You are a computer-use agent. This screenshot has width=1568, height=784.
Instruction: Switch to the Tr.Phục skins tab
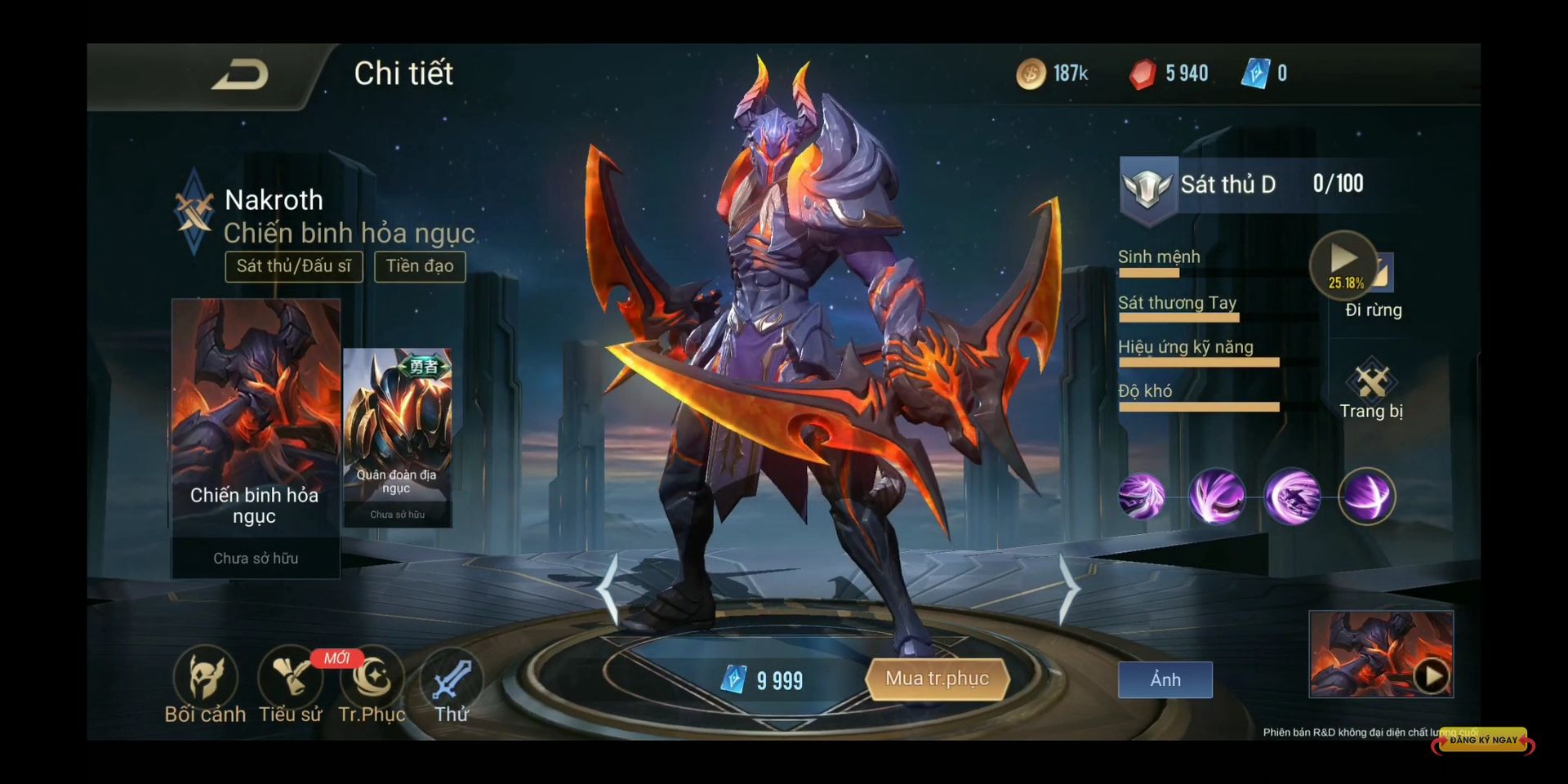pos(372,684)
